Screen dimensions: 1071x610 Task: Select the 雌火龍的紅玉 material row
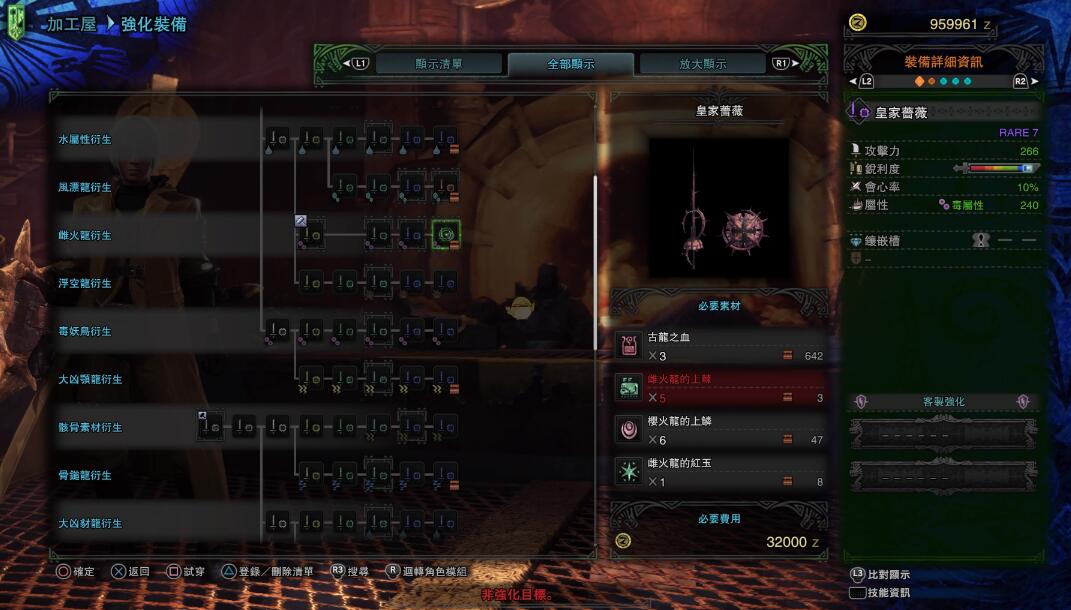click(719, 472)
